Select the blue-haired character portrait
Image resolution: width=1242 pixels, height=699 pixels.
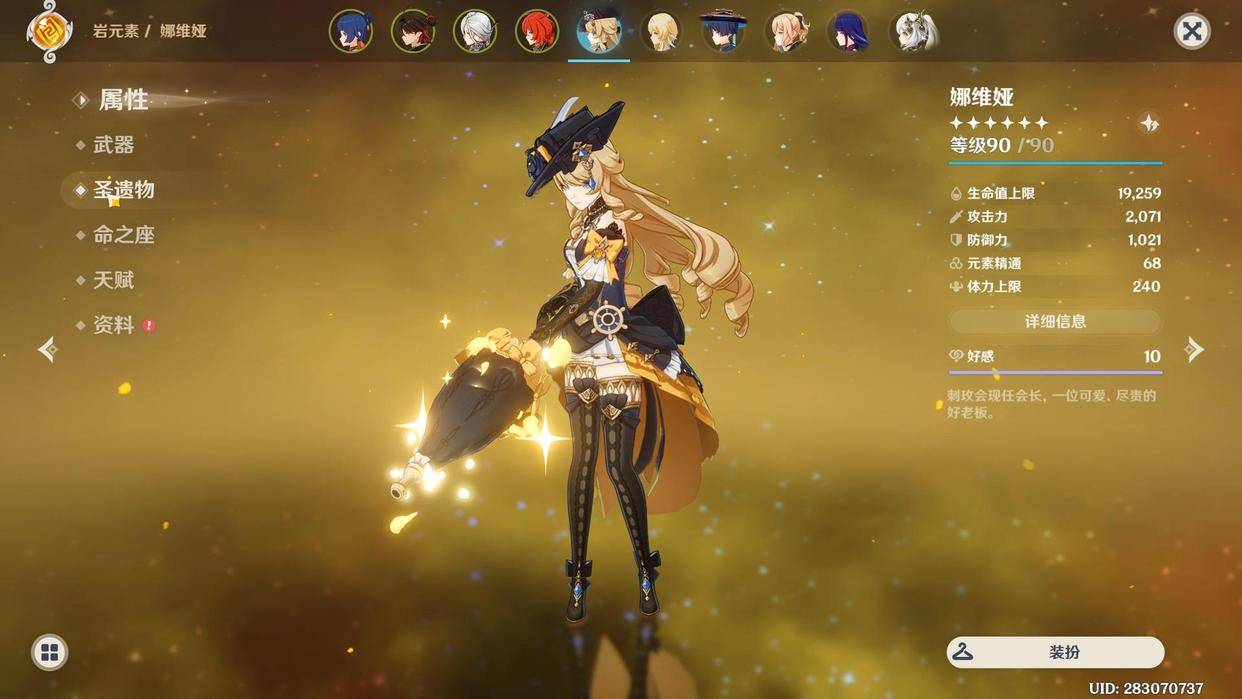(351, 31)
